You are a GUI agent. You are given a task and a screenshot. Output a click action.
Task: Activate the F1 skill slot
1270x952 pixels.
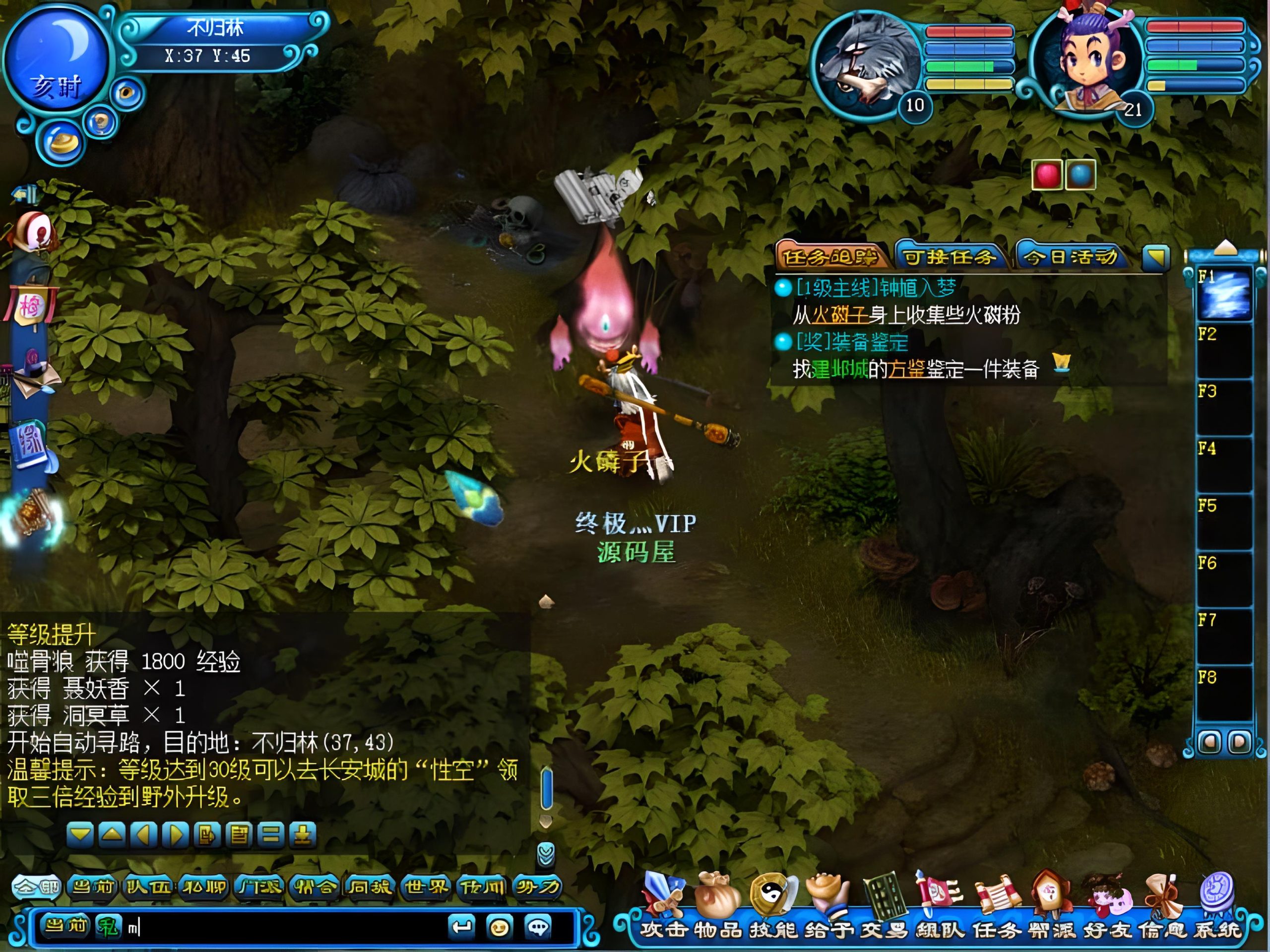[x=1224, y=295]
